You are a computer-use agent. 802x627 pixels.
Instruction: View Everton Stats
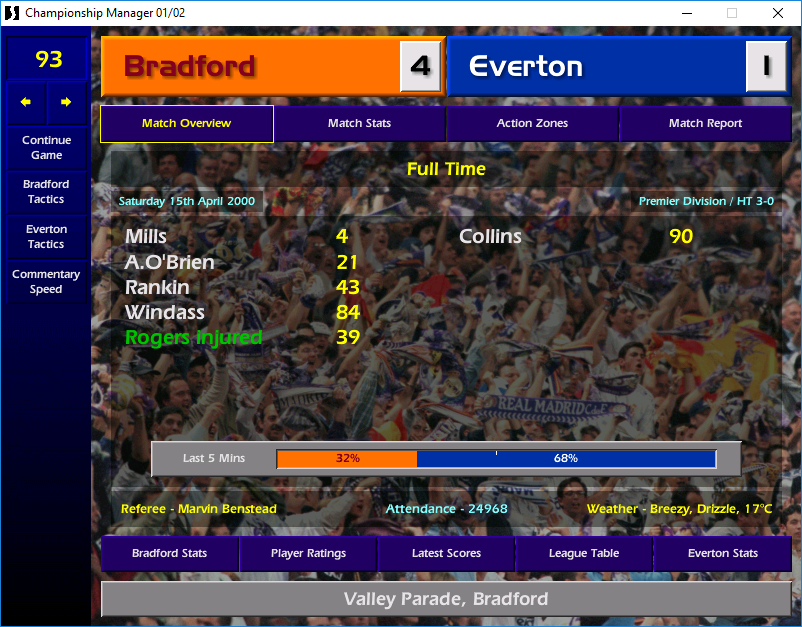coord(722,553)
